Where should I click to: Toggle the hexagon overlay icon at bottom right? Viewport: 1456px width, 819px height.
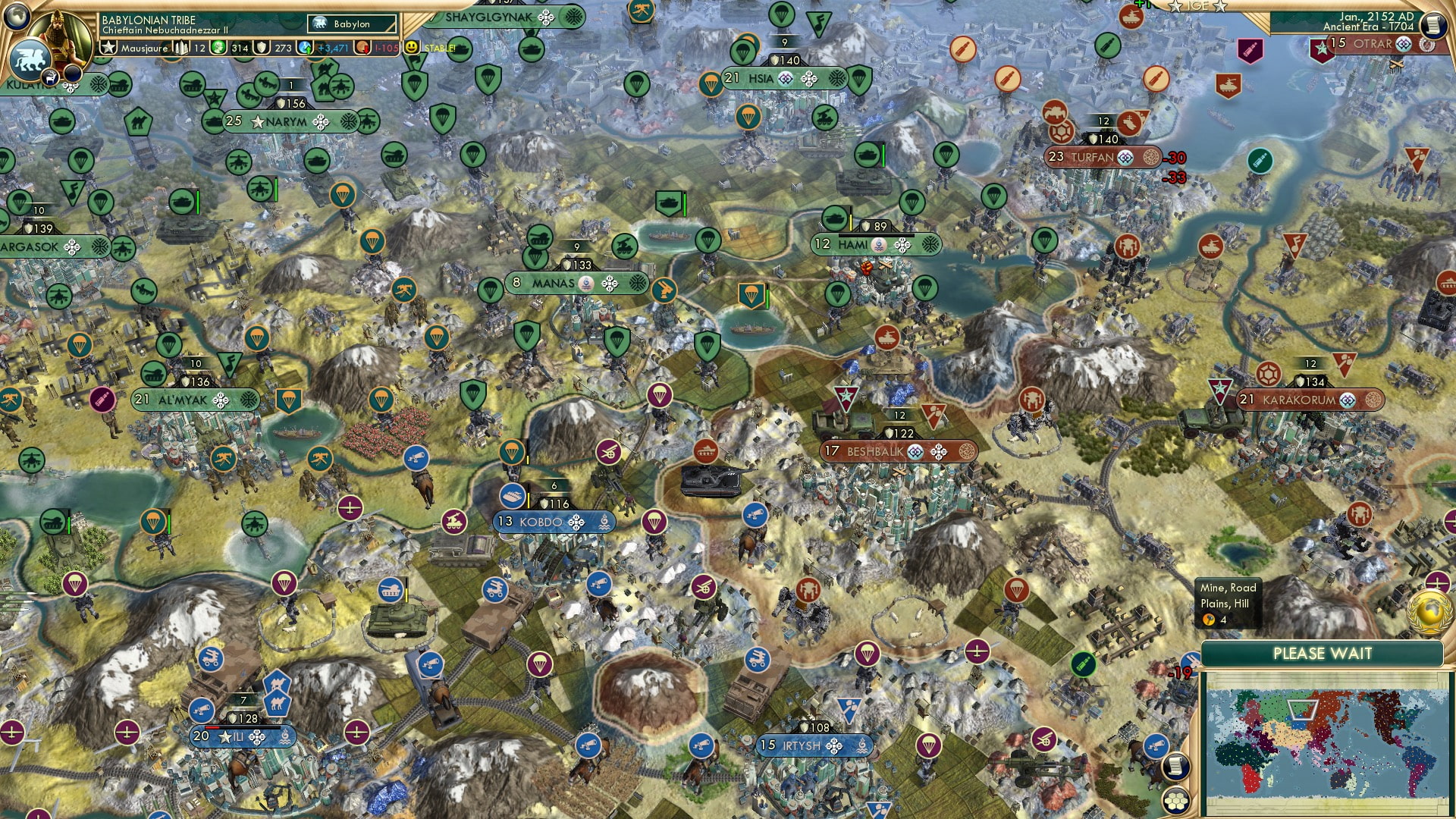click(1175, 801)
